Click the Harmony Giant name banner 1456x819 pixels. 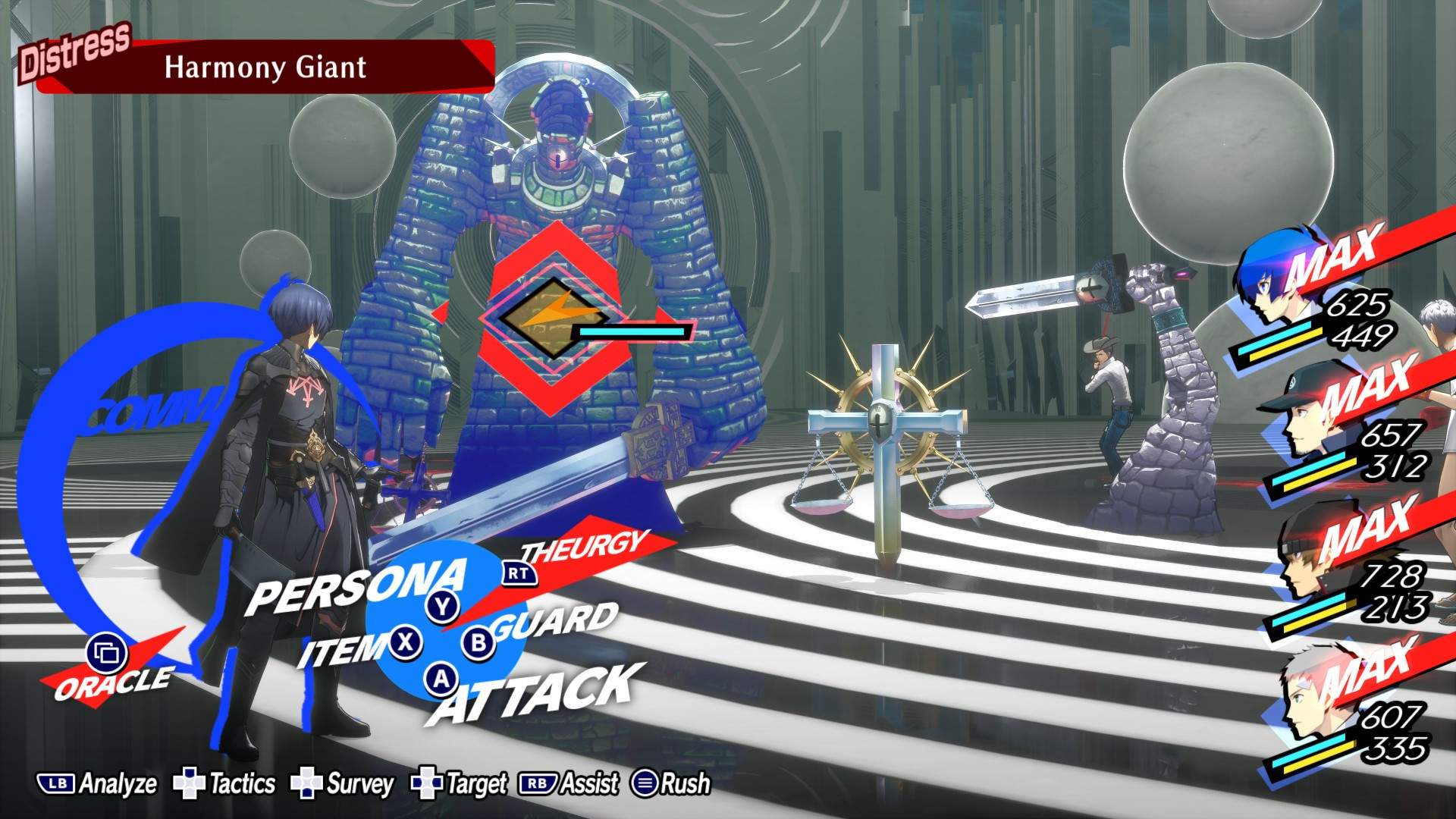(267, 67)
